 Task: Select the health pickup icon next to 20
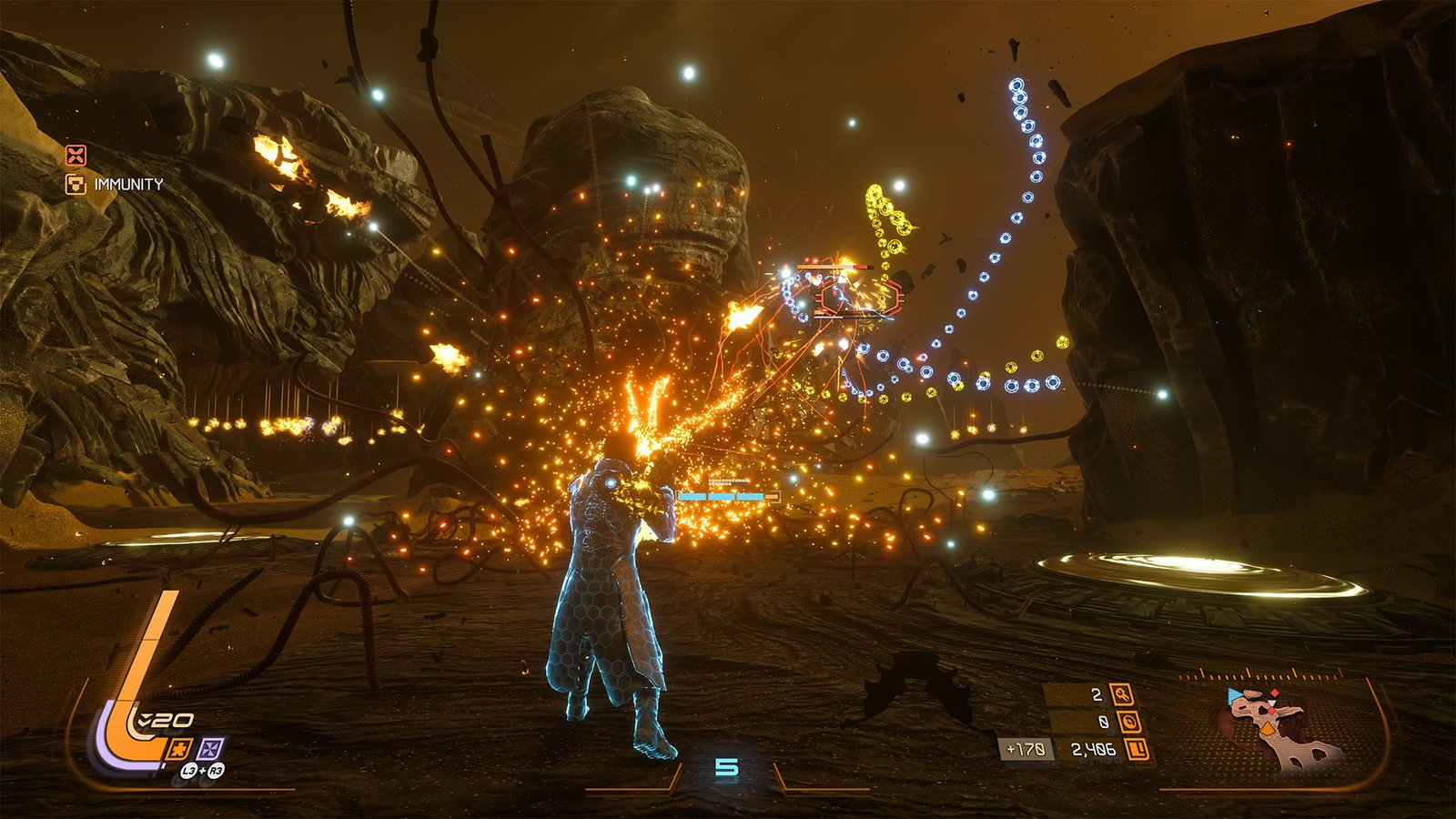[x=144, y=719]
